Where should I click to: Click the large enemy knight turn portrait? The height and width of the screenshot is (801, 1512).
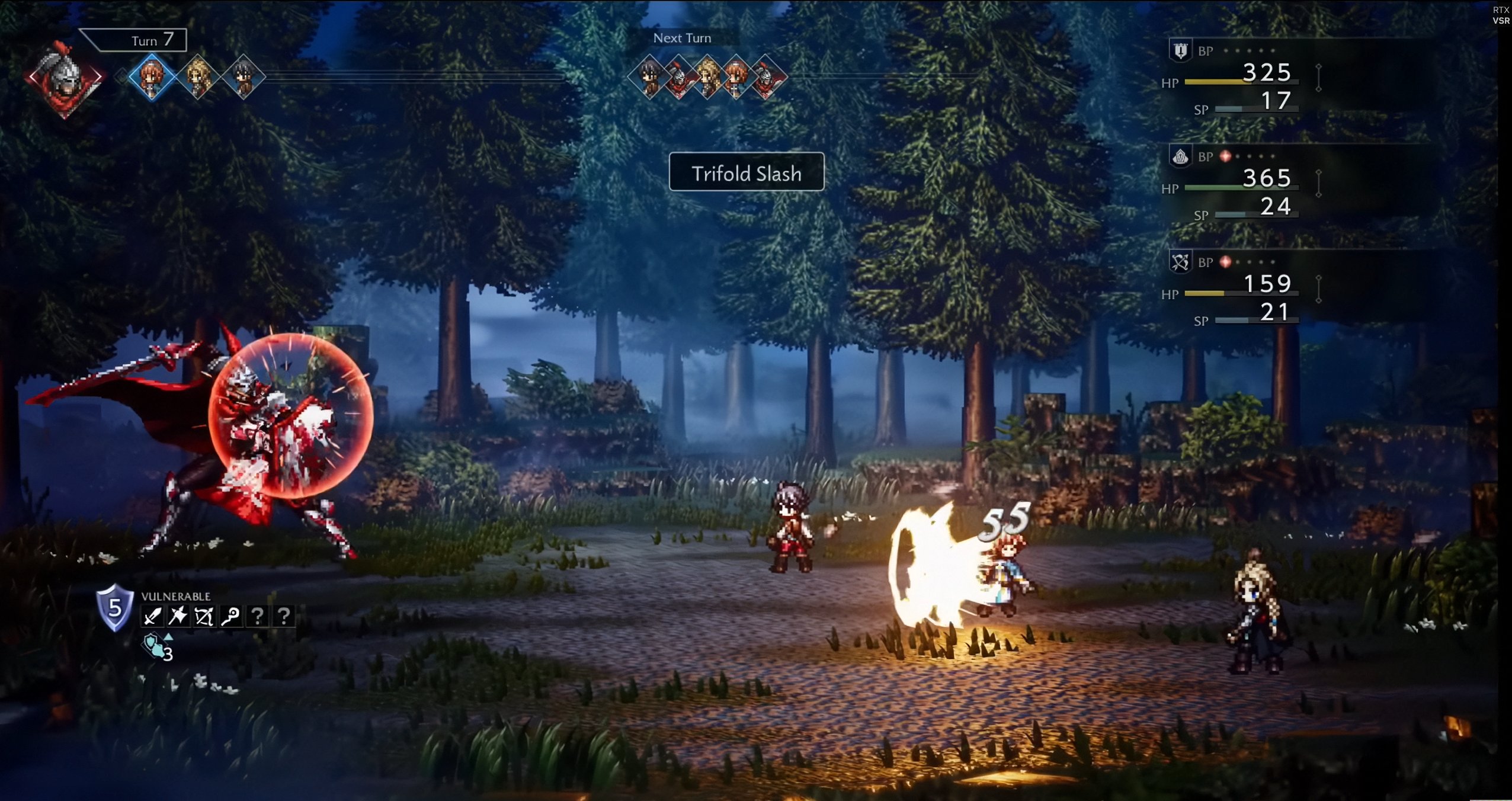[x=65, y=78]
